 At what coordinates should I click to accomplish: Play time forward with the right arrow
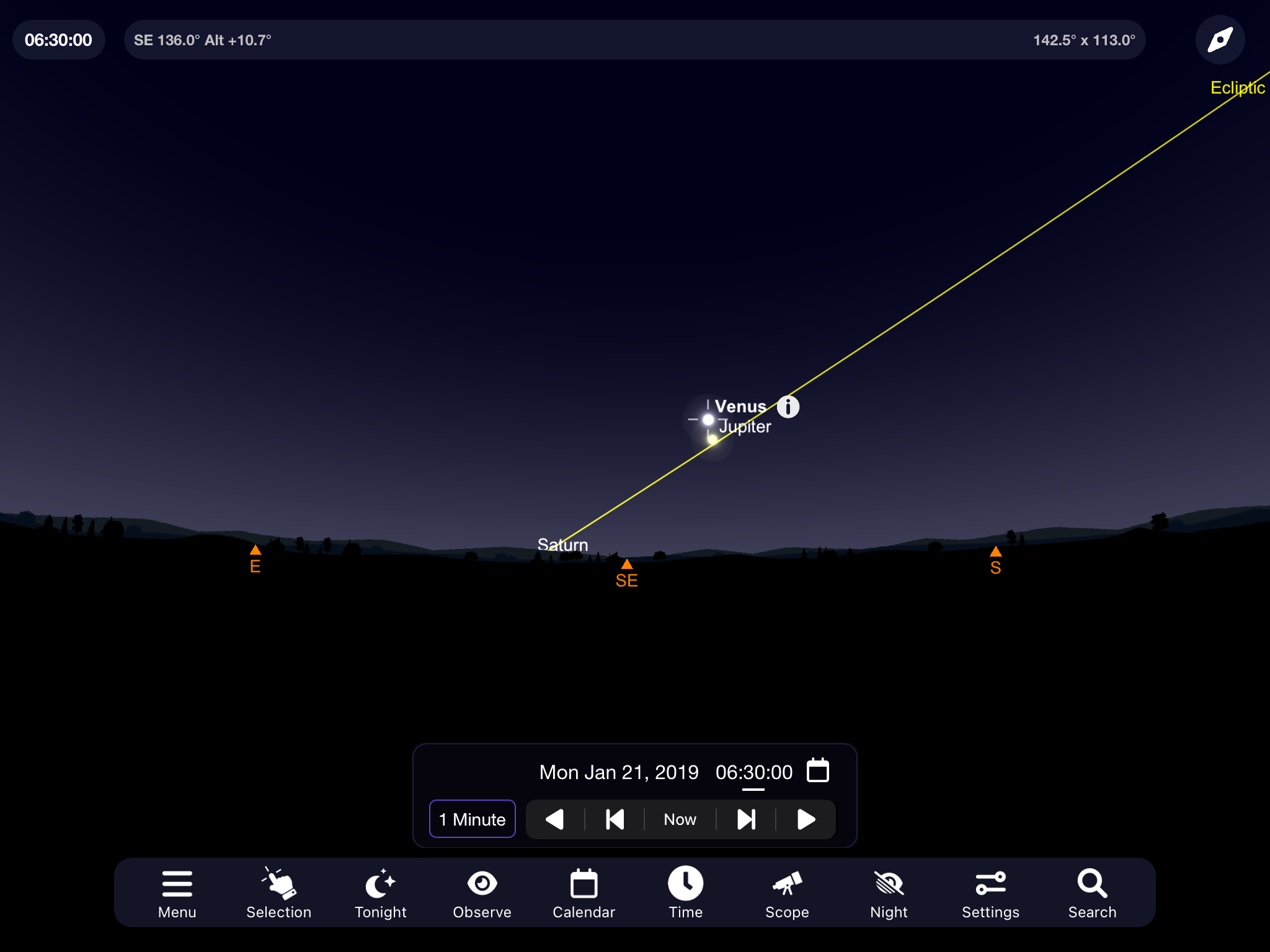806,819
